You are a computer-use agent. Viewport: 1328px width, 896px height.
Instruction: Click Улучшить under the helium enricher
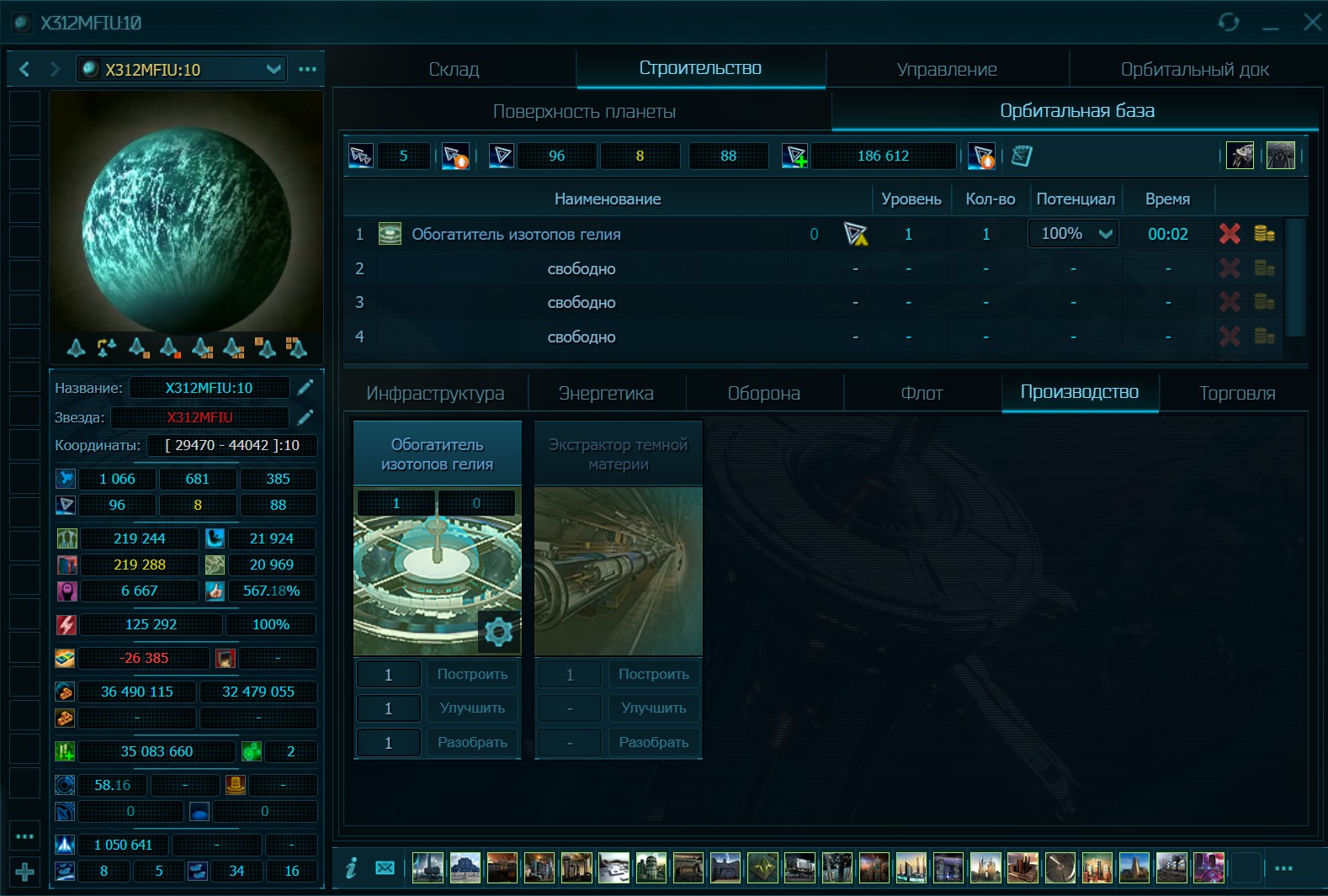click(472, 708)
